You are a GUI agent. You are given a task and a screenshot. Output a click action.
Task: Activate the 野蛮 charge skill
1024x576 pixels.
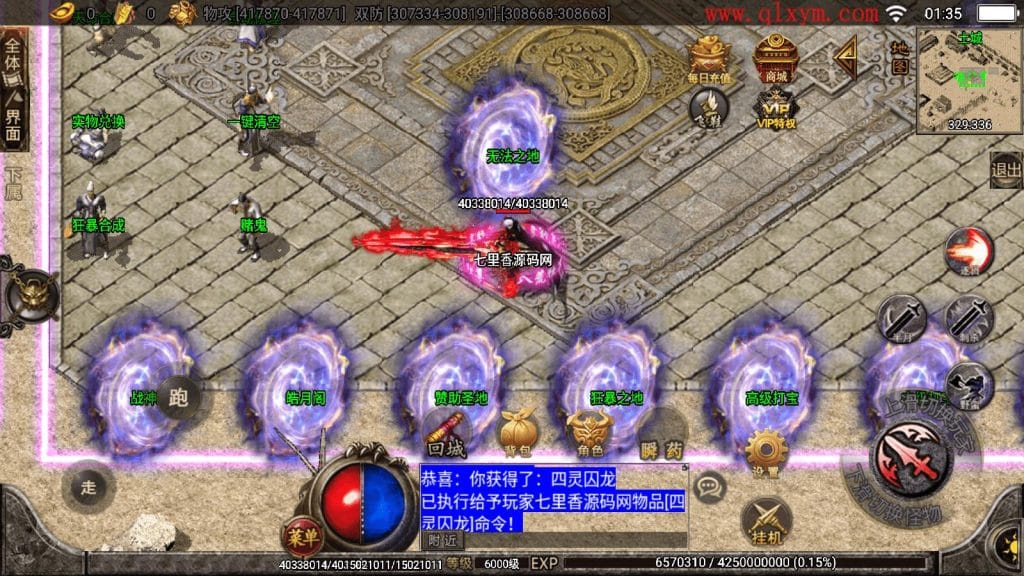tap(968, 385)
